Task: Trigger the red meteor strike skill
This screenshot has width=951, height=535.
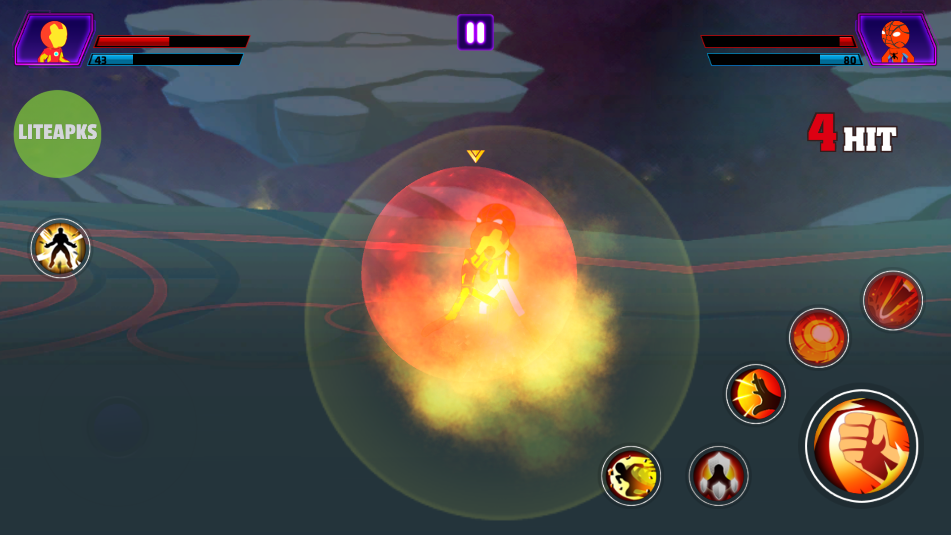Action: 892,300
